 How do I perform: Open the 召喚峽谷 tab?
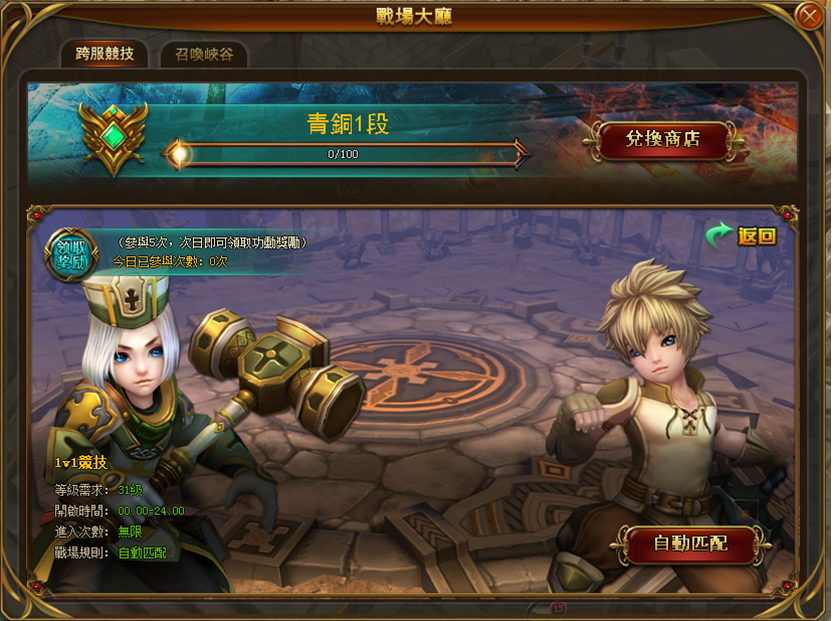(203, 54)
